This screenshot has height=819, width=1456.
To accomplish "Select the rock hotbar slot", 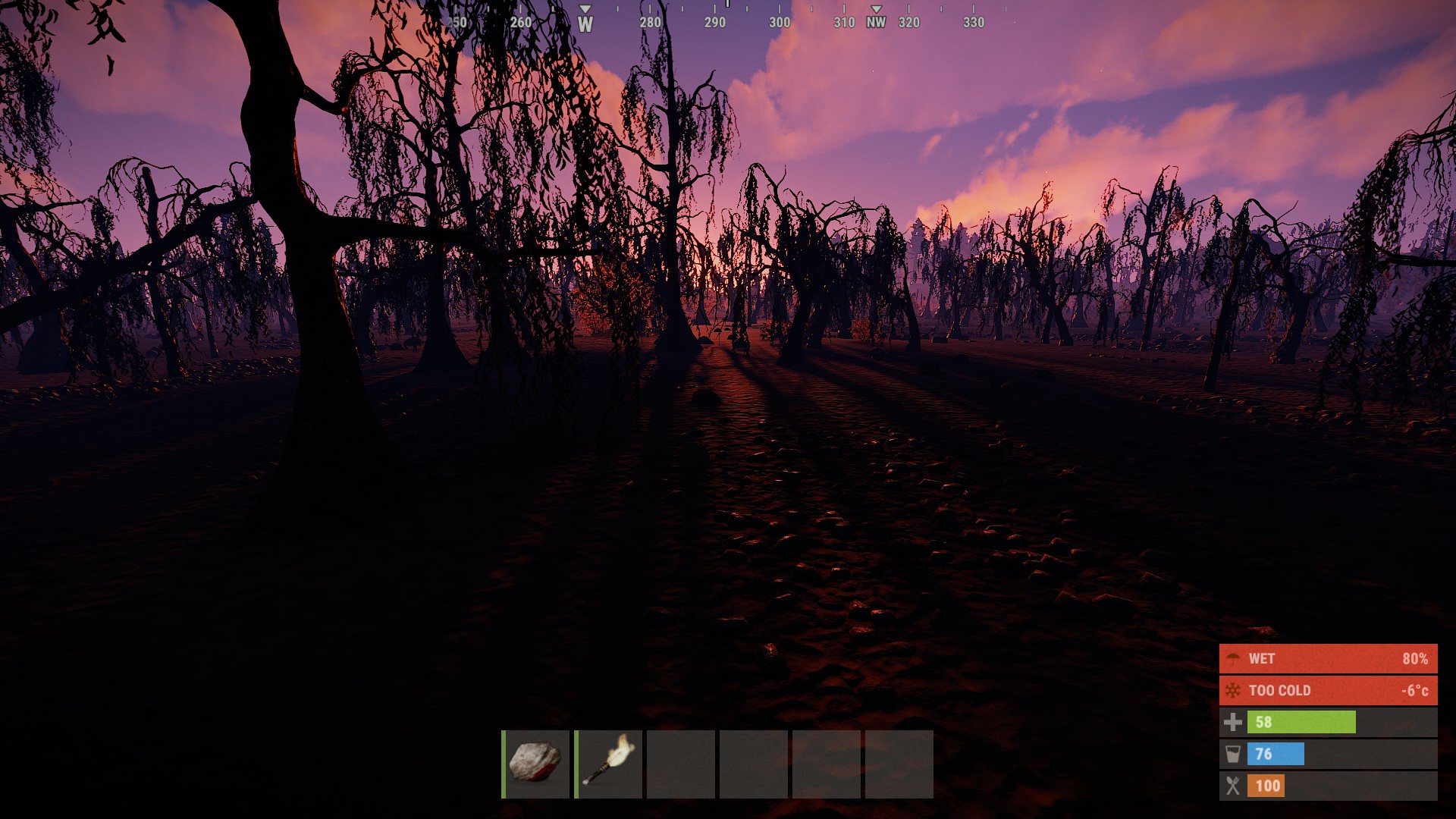I will point(536,764).
